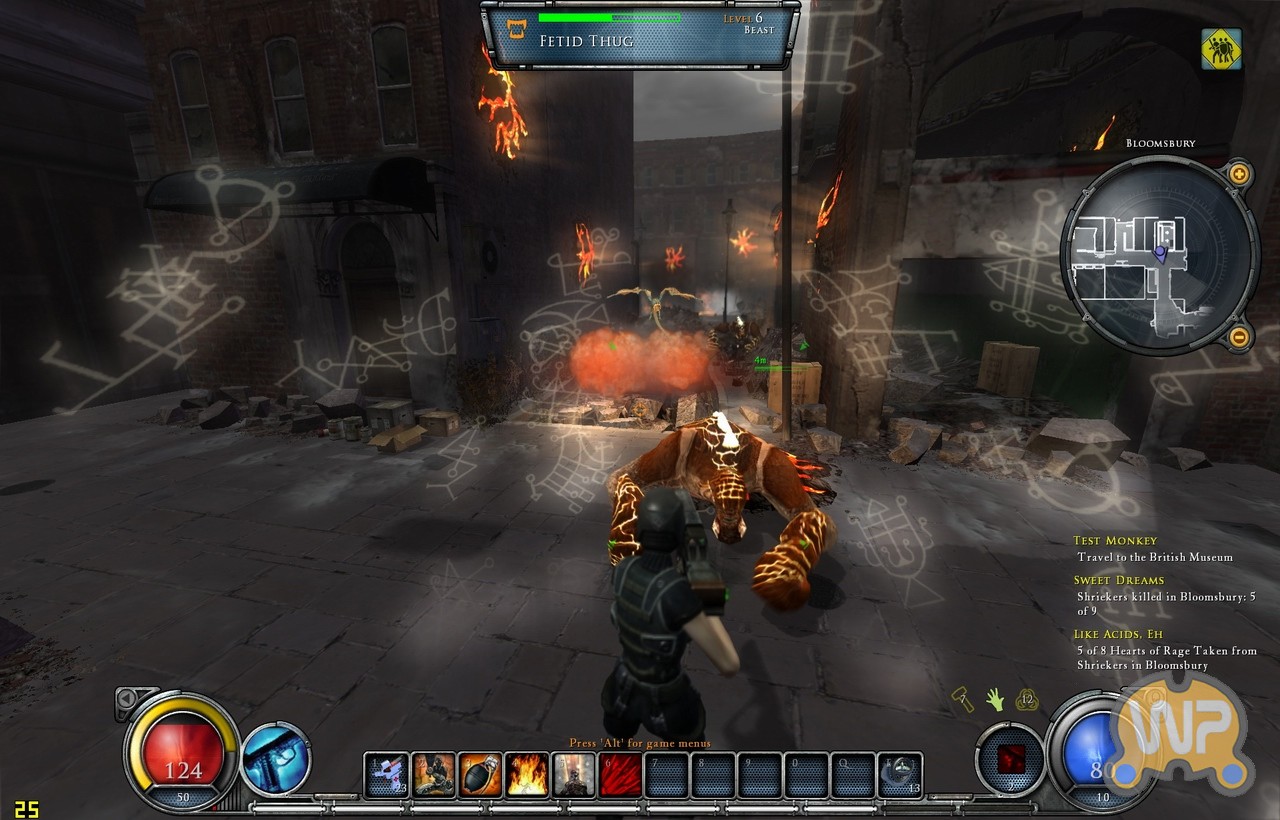Open the yellow party sign icon
The image size is (1280, 820).
(x=1221, y=49)
